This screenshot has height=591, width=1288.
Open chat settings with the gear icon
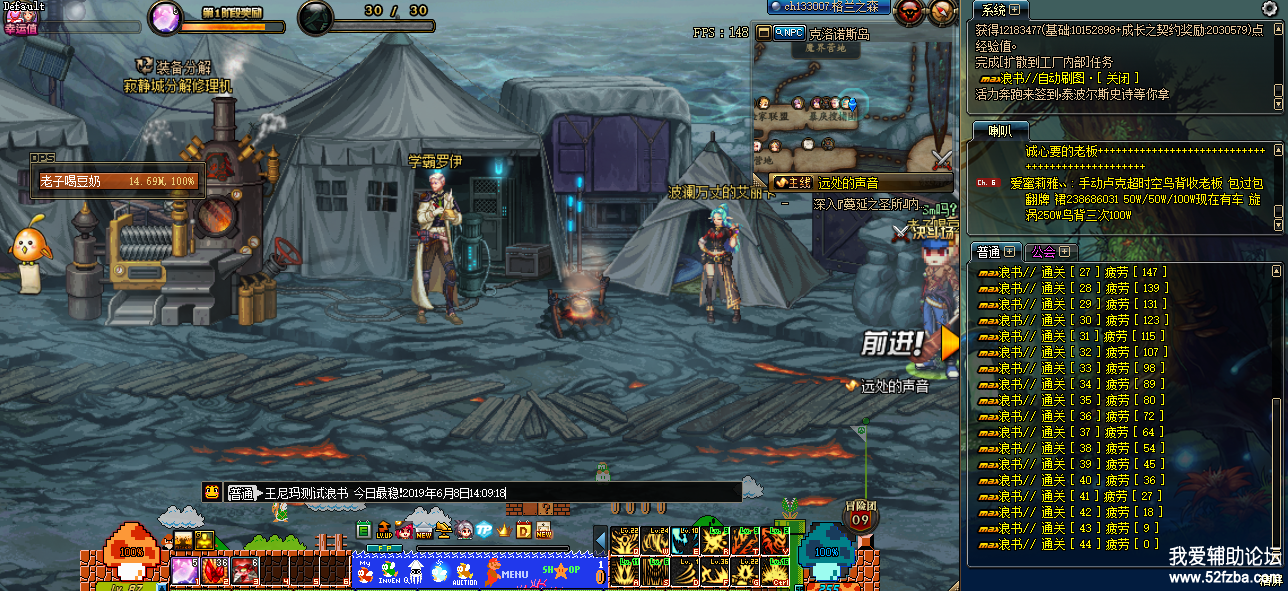[1269, 9]
